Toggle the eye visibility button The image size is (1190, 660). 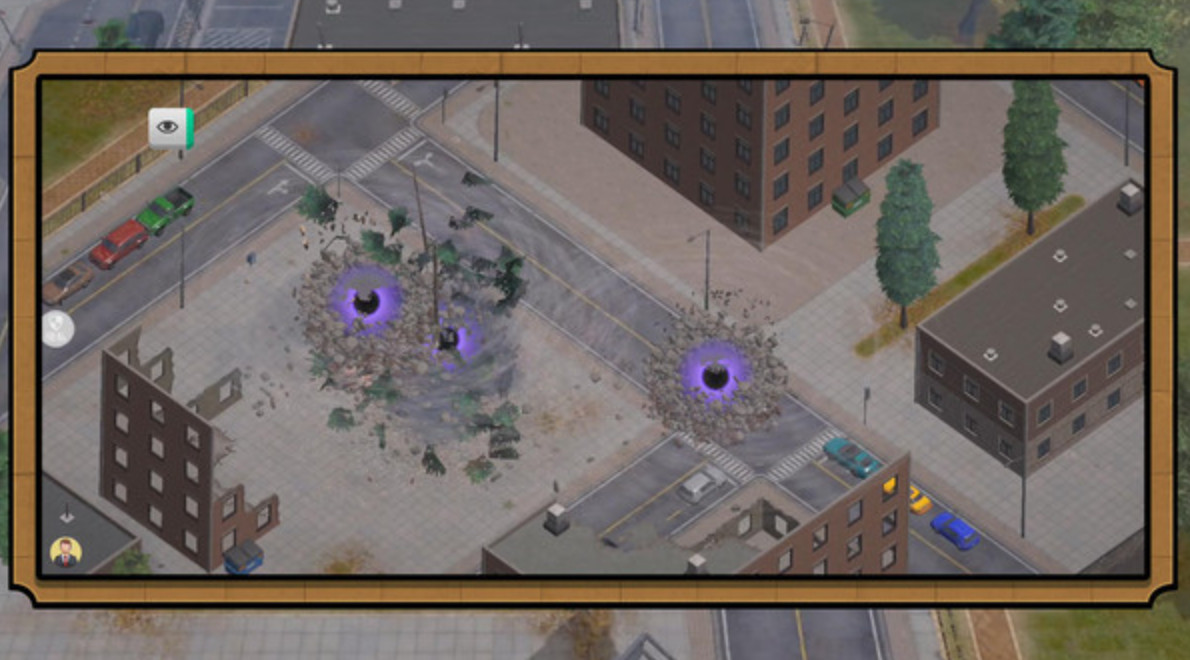point(169,127)
